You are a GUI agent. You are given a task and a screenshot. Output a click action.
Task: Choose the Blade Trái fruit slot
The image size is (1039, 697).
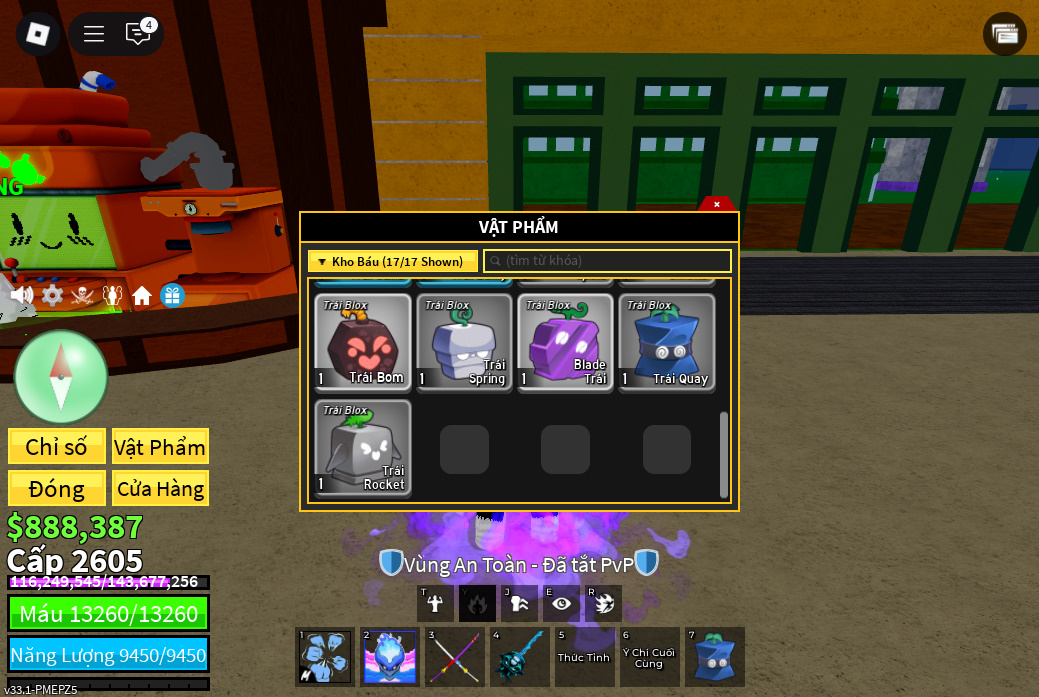[x=565, y=342]
